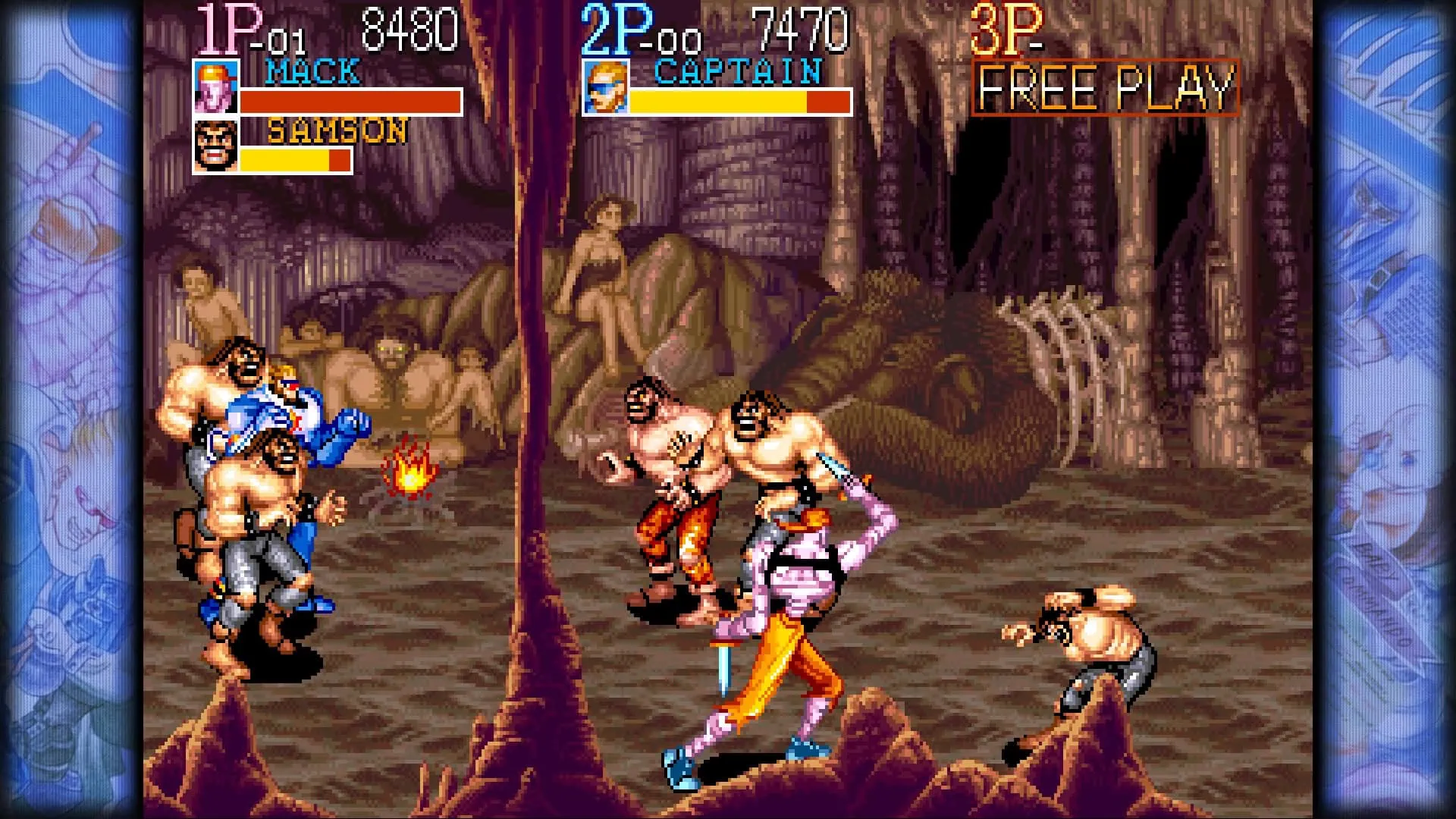Click Samson's enemy portrait icon
The width and height of the screenshot is (1456, 819).
[215, 146]
